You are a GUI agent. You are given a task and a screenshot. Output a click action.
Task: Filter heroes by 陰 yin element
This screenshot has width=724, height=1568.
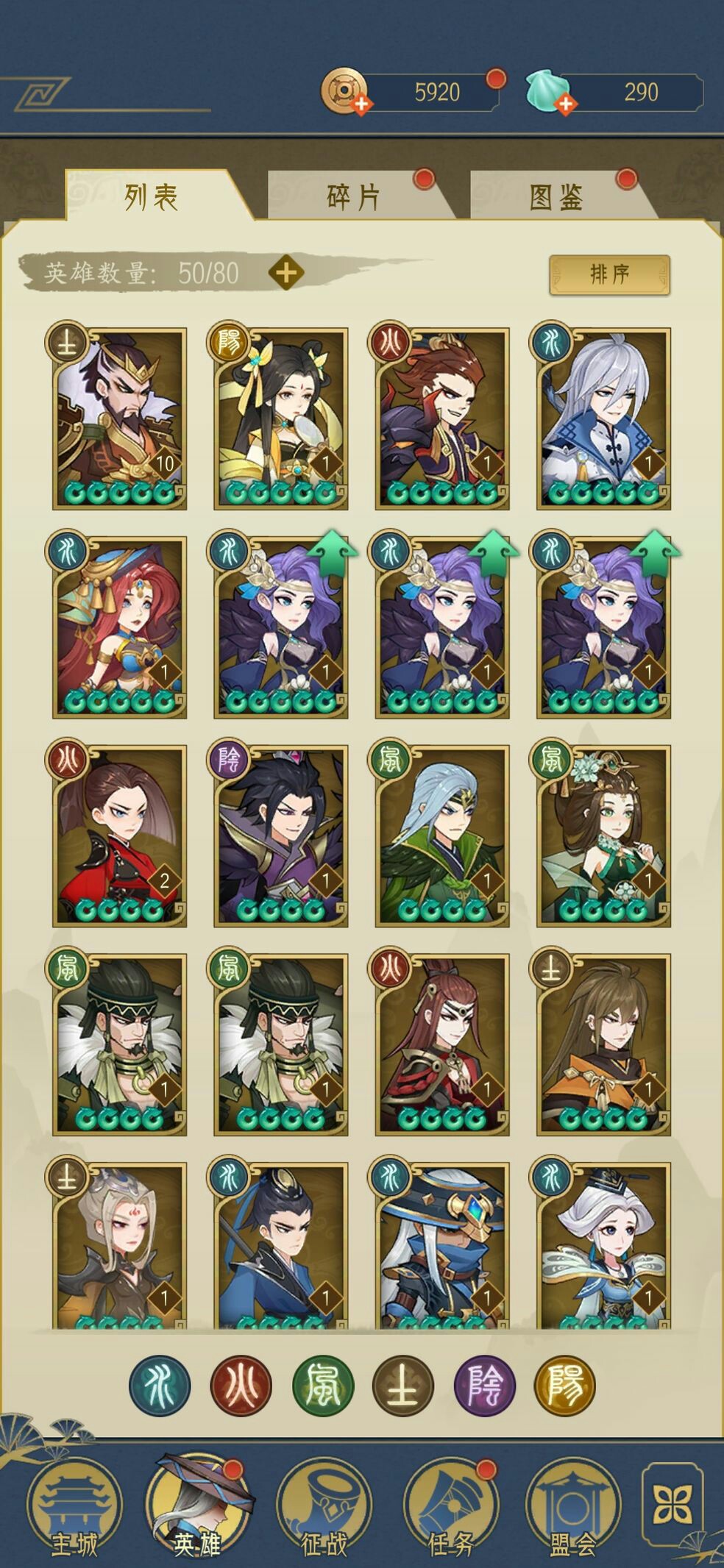(x=485, y=1386)
